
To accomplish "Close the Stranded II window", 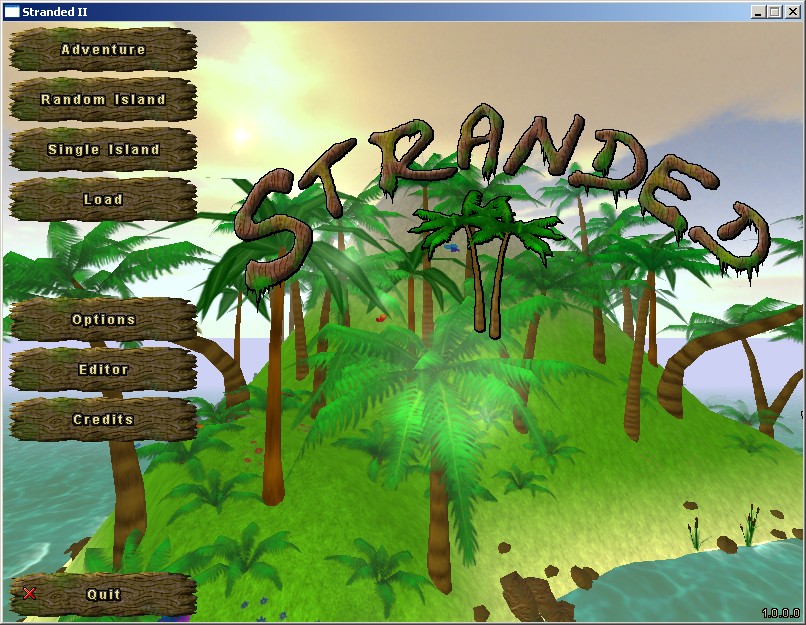I will point(792,11).
